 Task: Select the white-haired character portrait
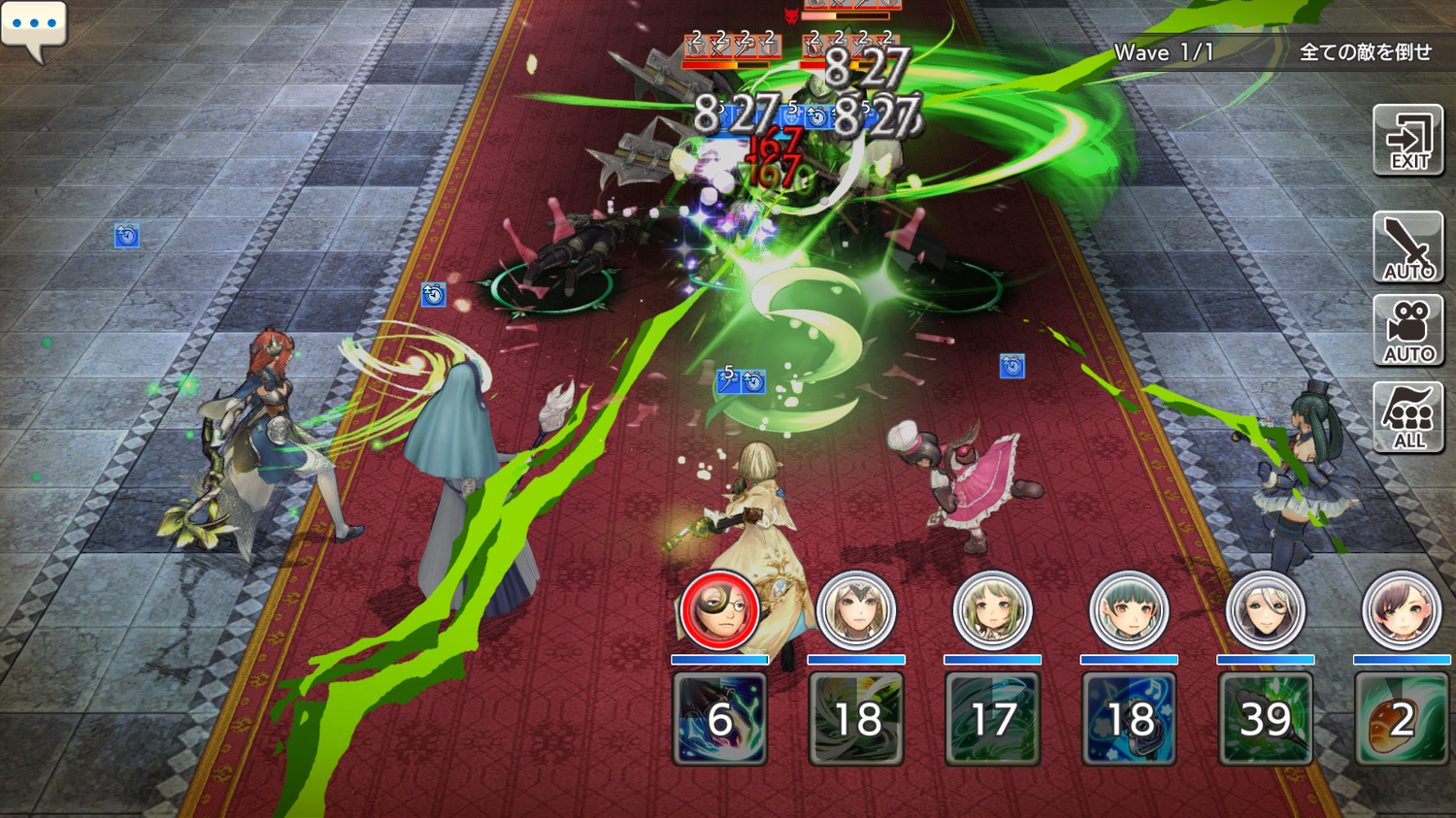pyautogui.click(x=1265, y=610)
